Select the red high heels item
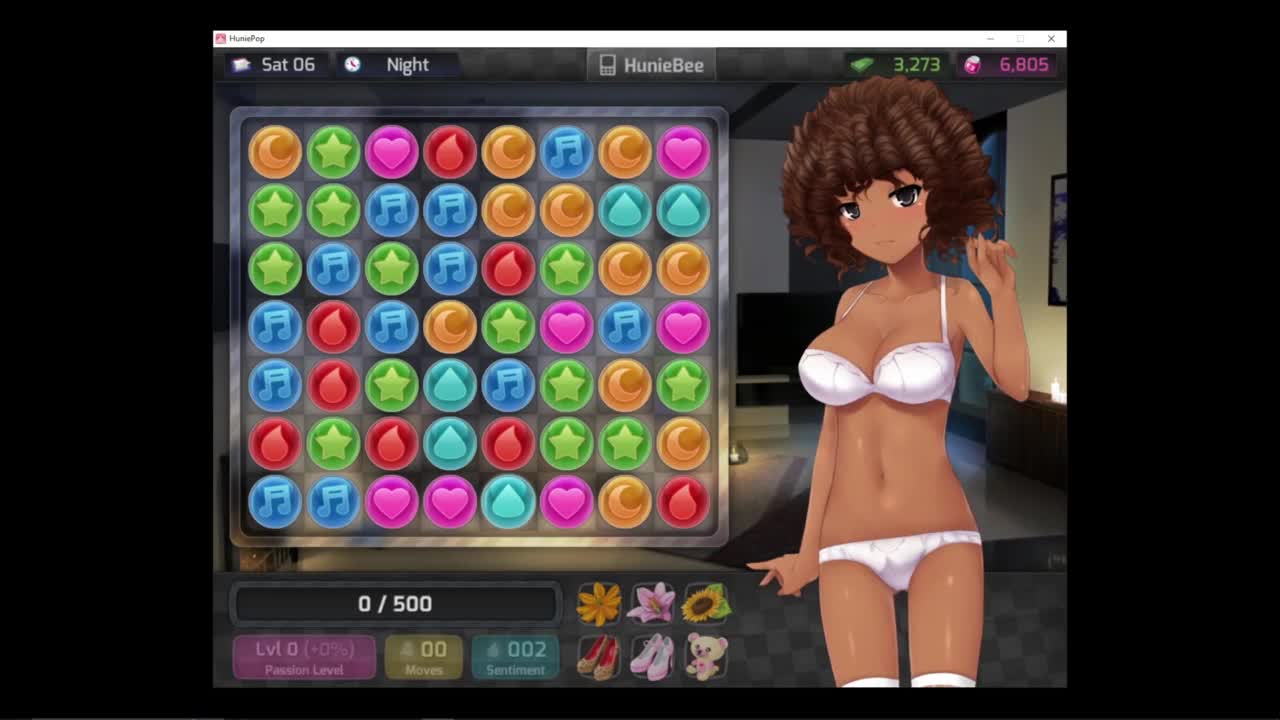 pos(599,657)
